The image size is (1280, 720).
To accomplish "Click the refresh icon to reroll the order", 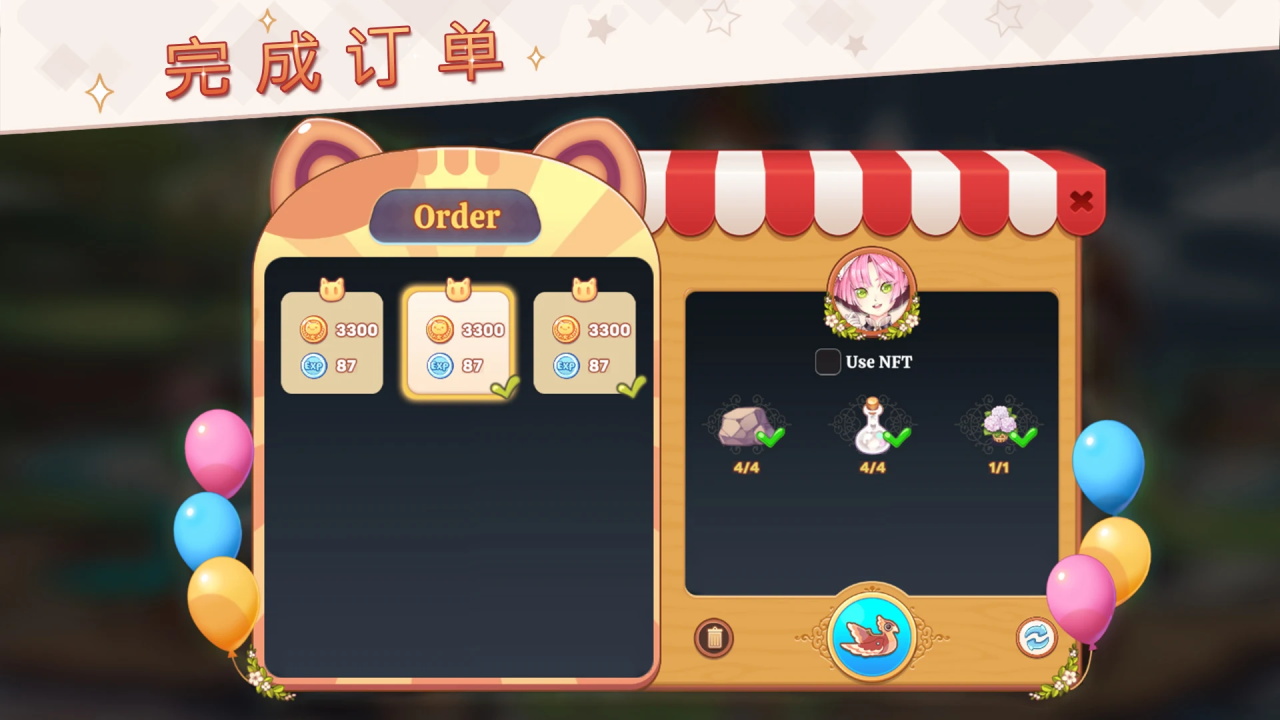I will coord(1037,638).
